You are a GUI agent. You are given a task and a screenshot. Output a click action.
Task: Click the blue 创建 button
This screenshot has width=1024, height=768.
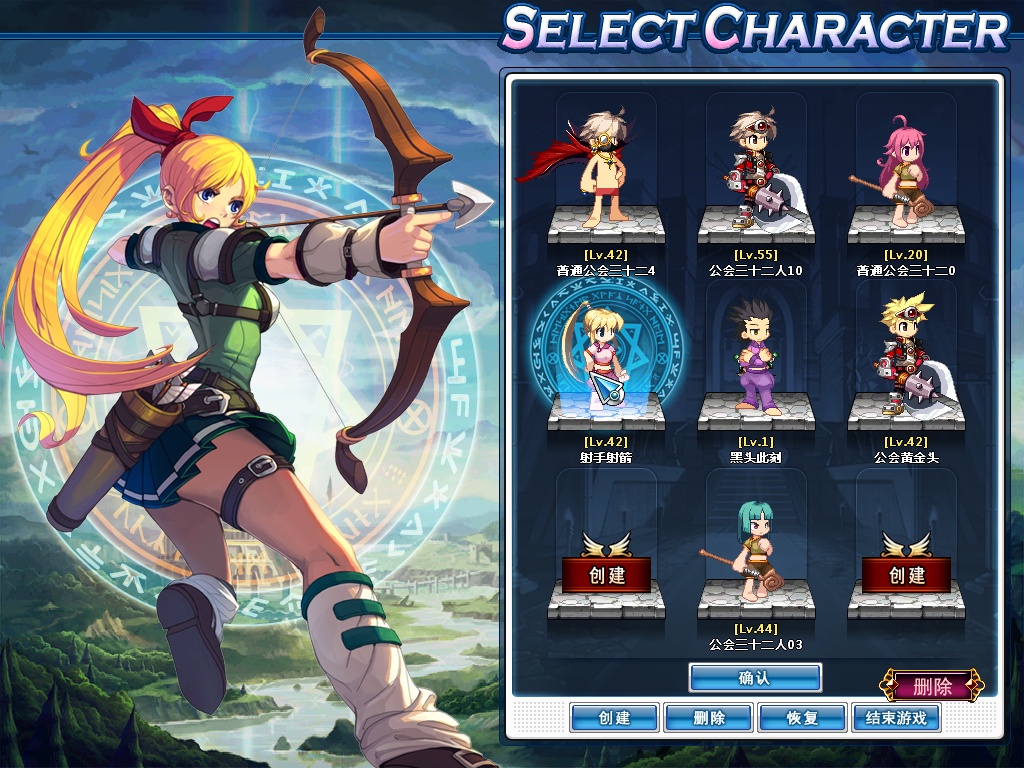tap(614, 718)
